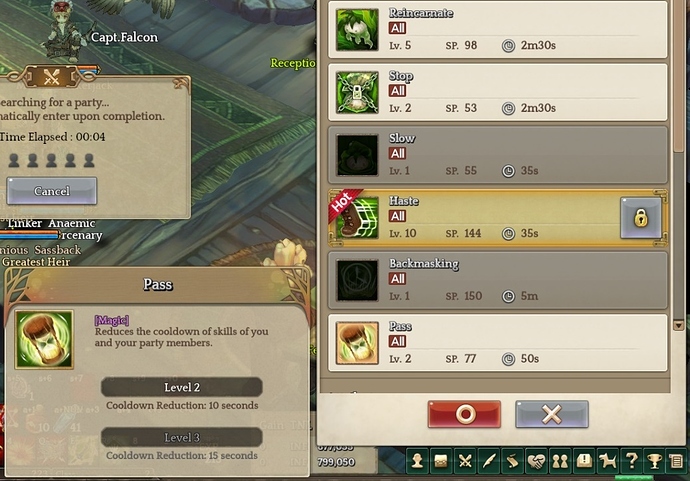
Task: Open the question mark help icon
Action: [631, 461]
